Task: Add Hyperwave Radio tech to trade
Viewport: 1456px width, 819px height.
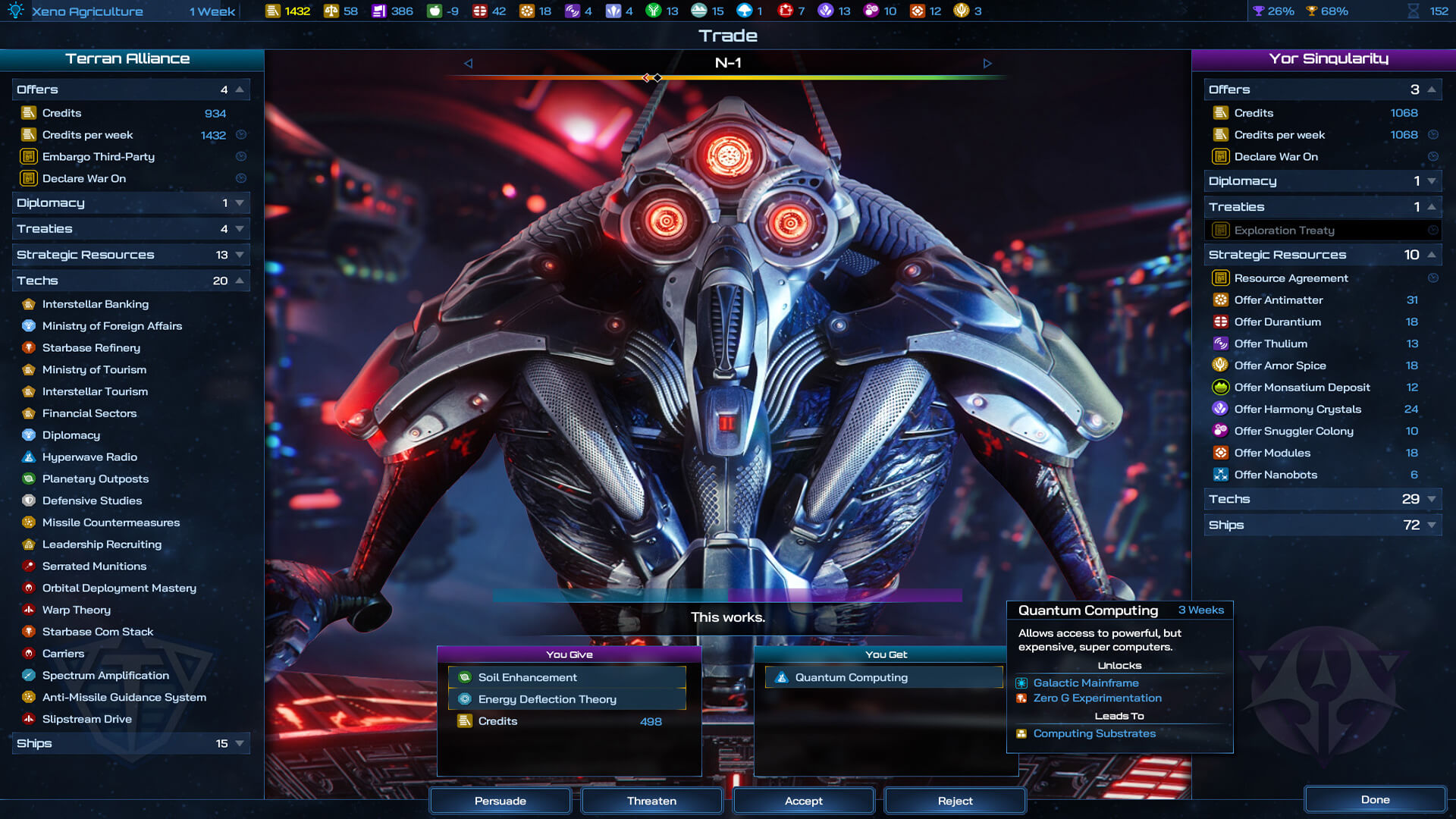Action: (89, 457)
